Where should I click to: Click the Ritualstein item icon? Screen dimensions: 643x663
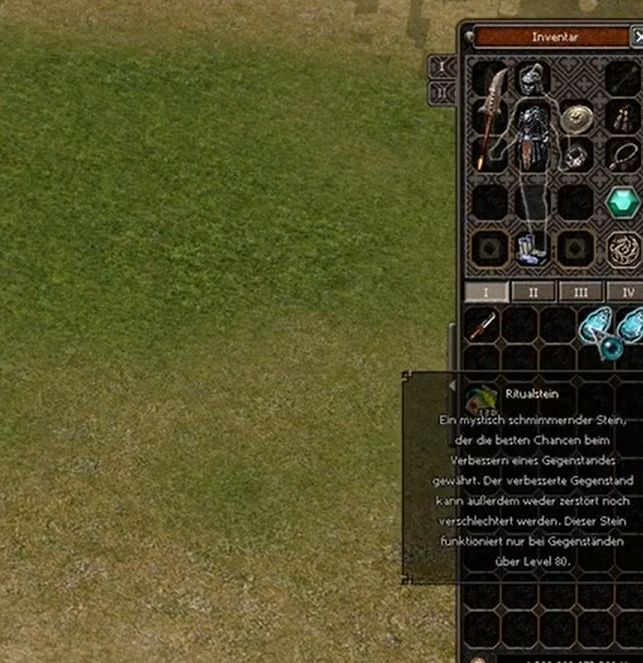coord(483,399)
